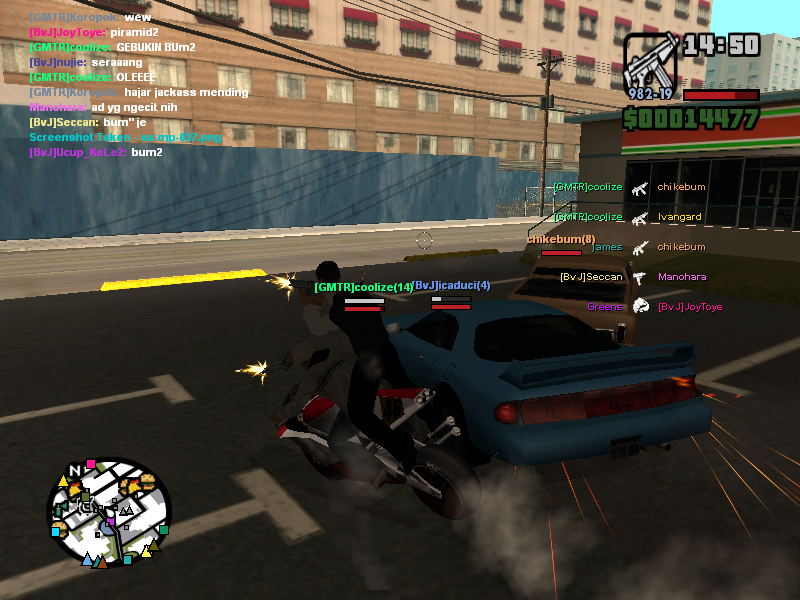800x600 pixels.
Task: Select Koropok's "wew" chat message
Action: point(90,18)
